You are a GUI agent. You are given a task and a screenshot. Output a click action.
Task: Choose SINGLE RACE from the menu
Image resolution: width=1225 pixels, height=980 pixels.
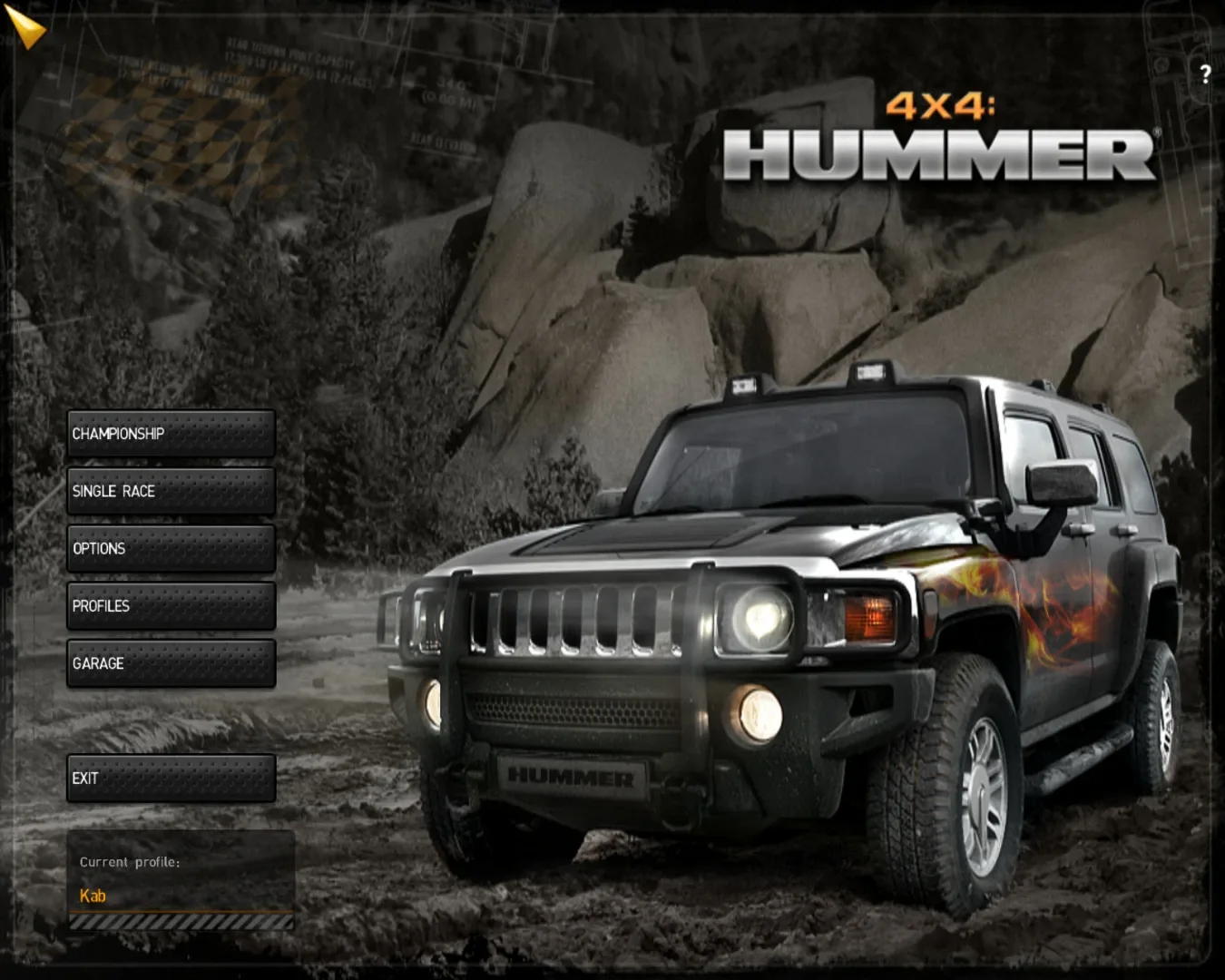pos(170,492)
